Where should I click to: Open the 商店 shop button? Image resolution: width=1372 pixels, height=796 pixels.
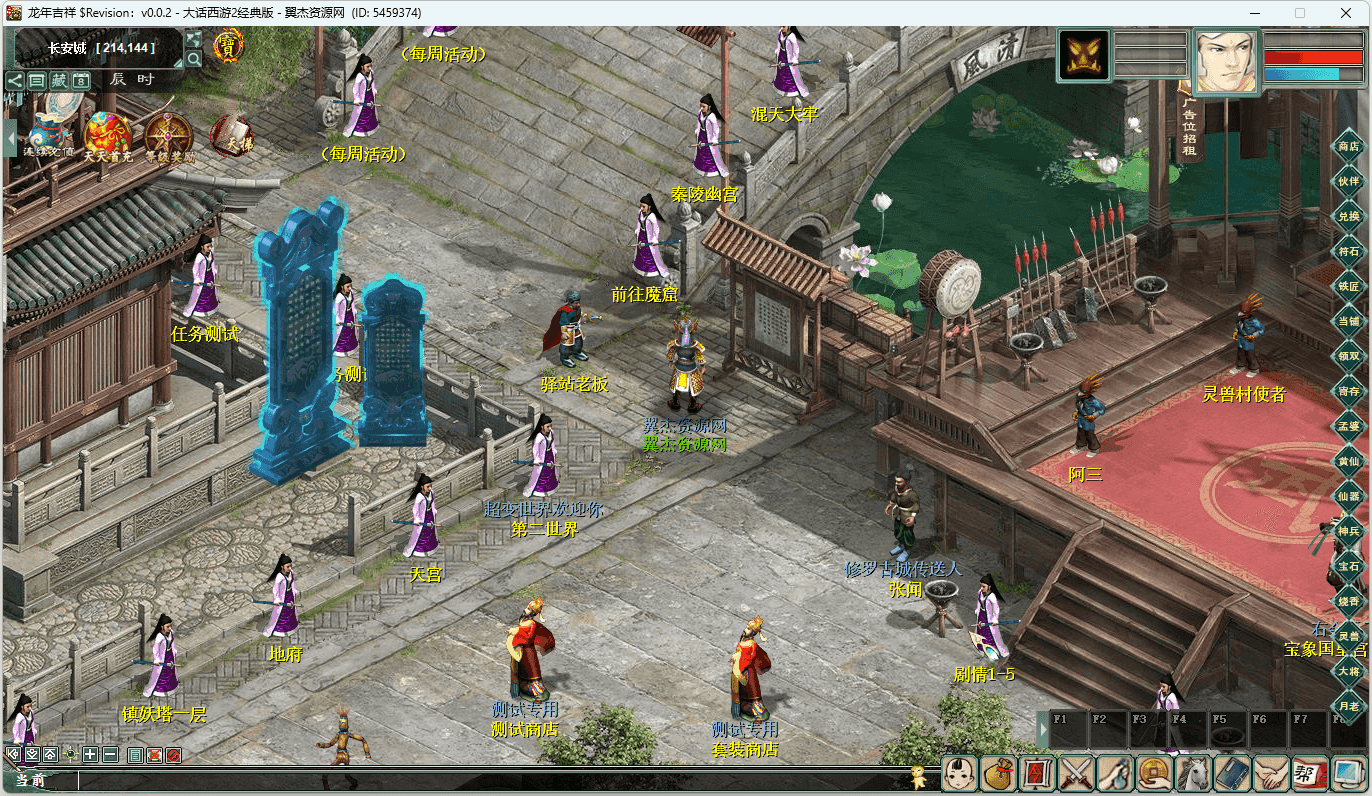pos(1349,147)
